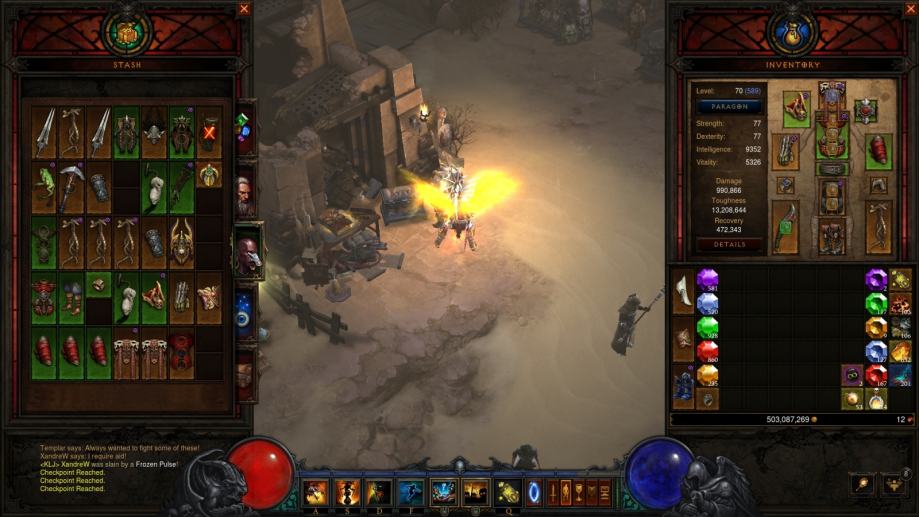Show character Details stats
919x517 pixels.
tap(729, 244)
